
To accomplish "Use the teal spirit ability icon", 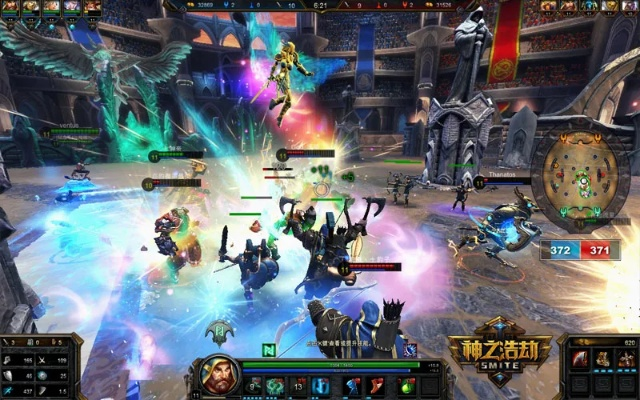I will click(x=275, y=385).
